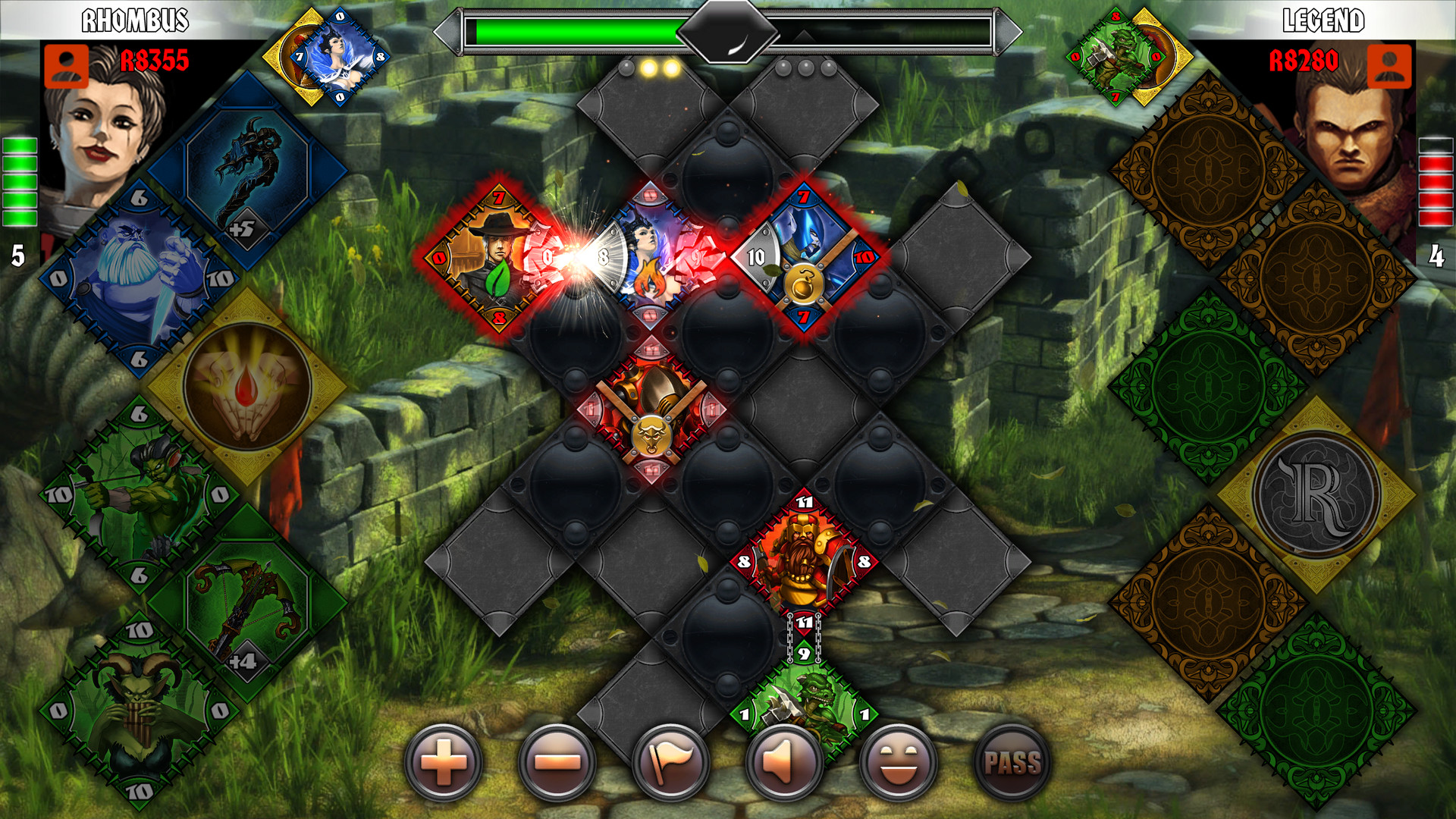Toggle the sound speaker button
The image size is (1456, 819).
point(784,763)
